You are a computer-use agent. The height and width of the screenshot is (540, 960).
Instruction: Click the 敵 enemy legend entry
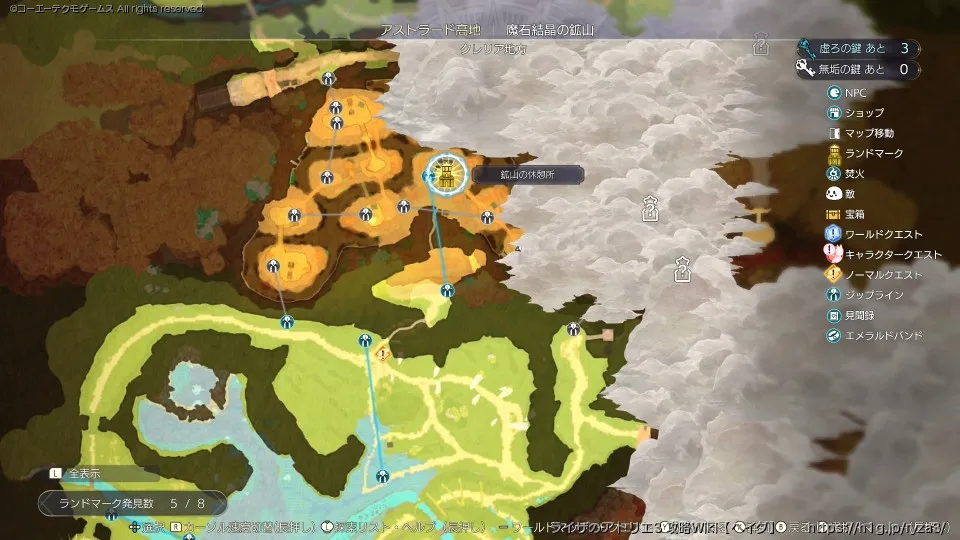(x=849, y=194)
